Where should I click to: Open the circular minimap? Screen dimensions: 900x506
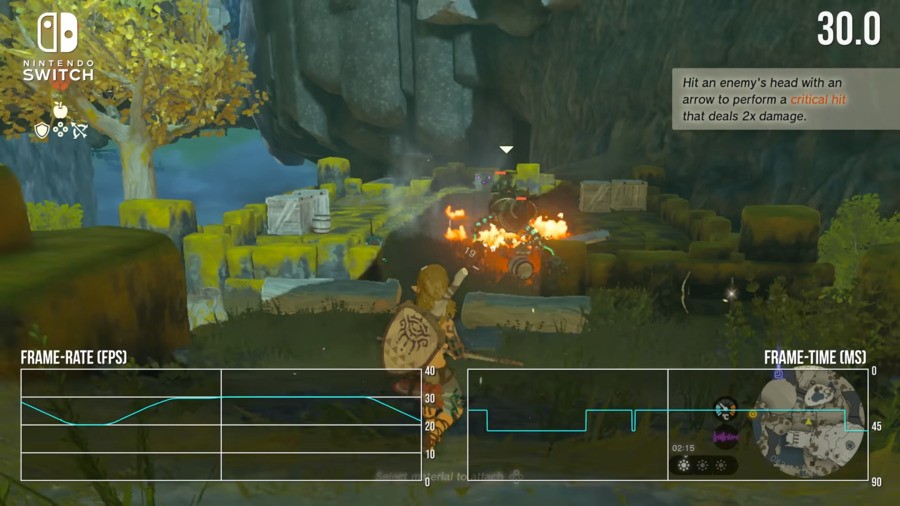click(x=808, y=420)
